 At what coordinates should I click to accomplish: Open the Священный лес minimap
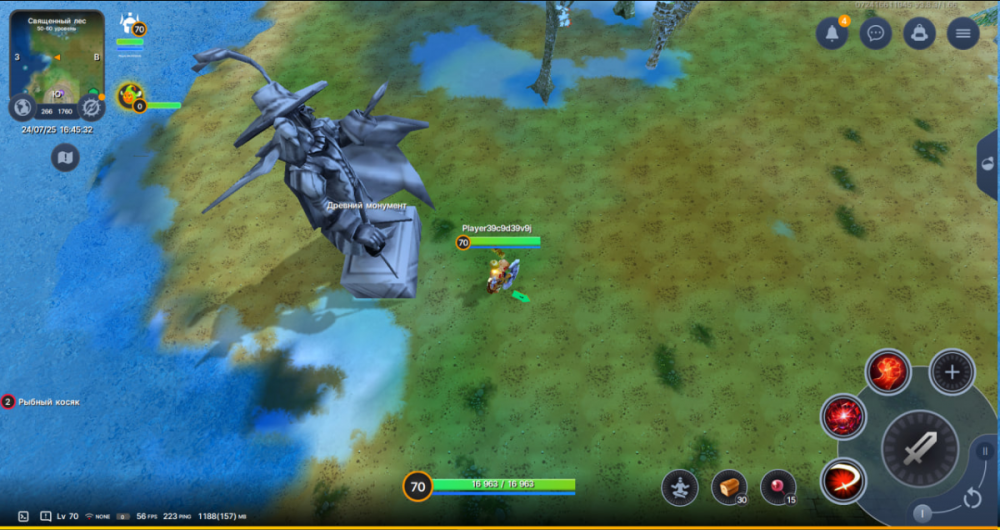click(57, 55)
